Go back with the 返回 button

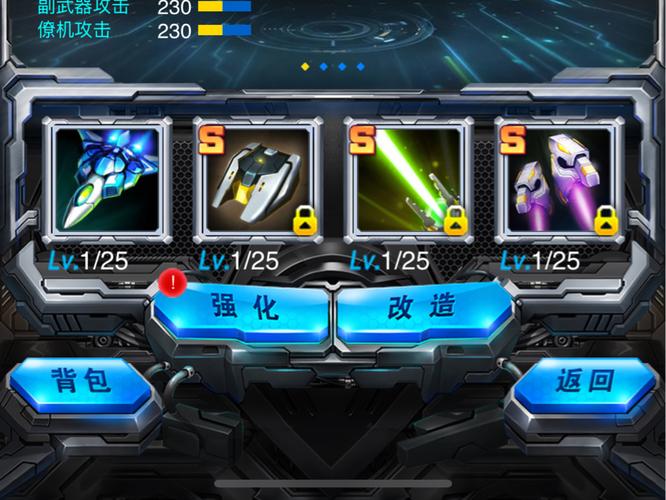[584, 380]
